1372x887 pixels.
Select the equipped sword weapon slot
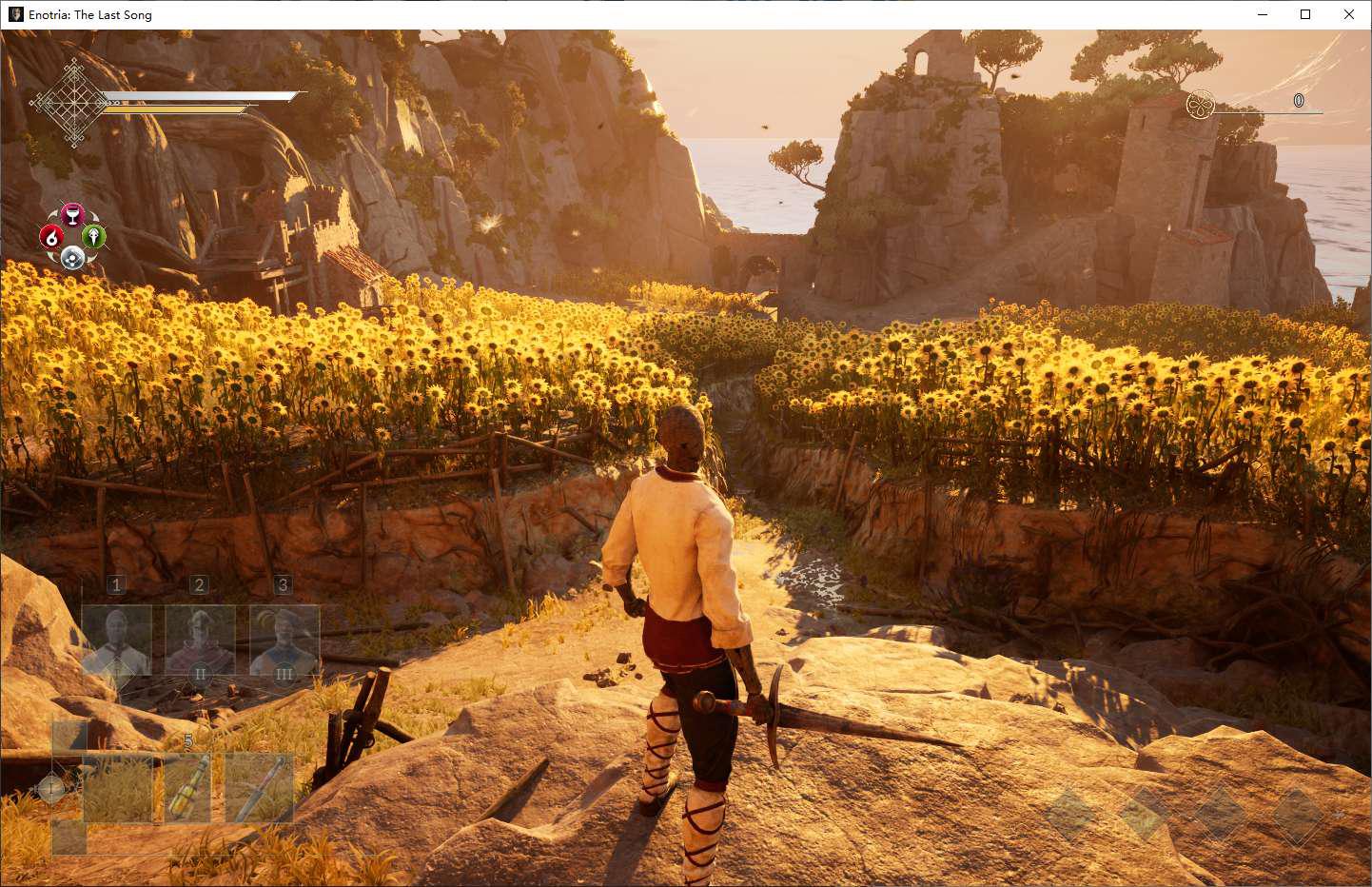tap(260, 788)
